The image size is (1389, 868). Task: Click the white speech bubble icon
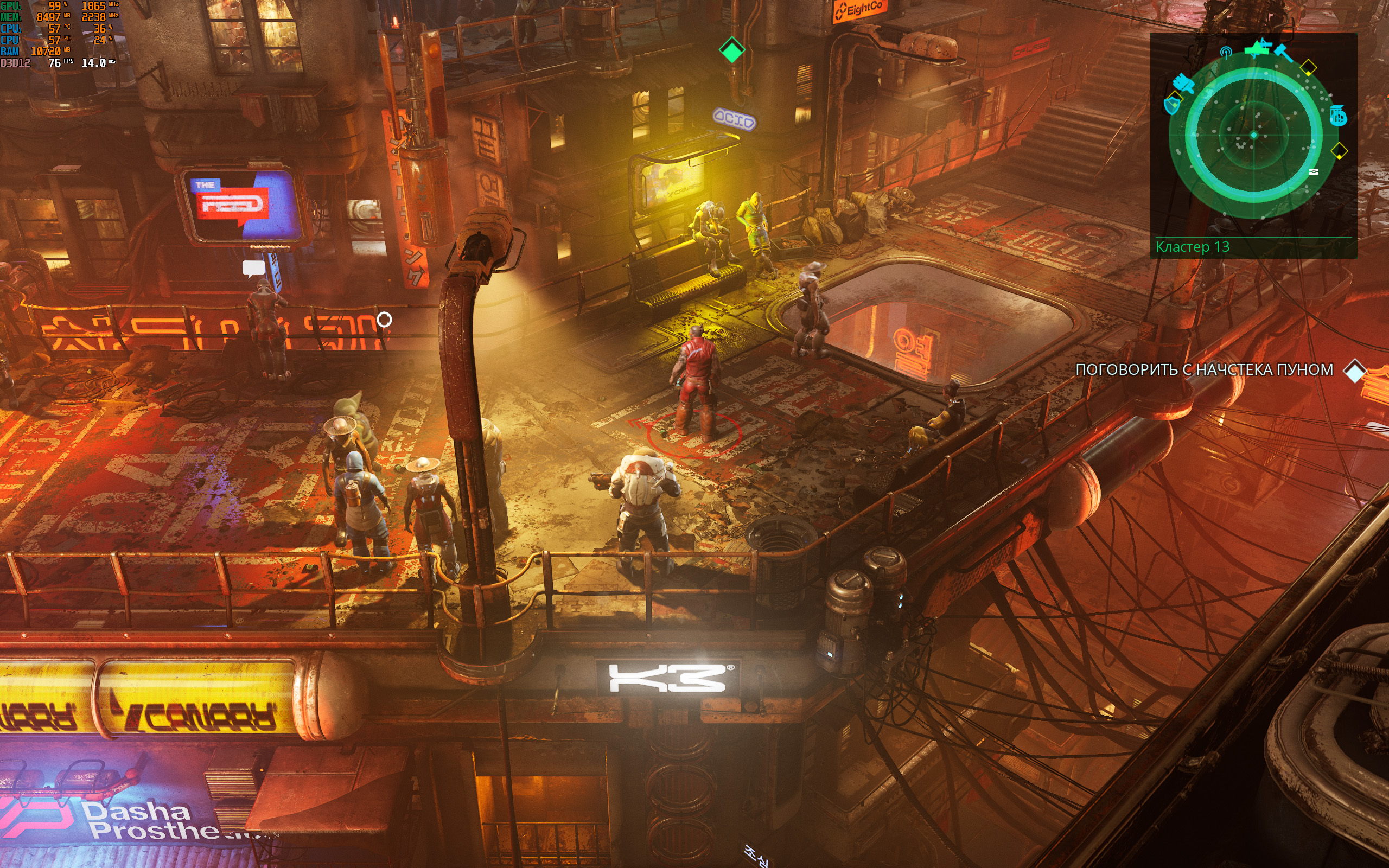tap(253, 268)
